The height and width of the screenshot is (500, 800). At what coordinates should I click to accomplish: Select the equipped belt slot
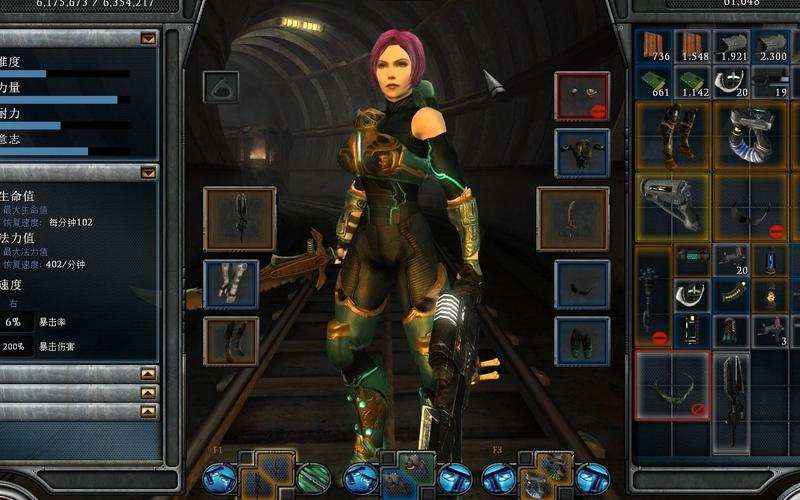(582, 284)
